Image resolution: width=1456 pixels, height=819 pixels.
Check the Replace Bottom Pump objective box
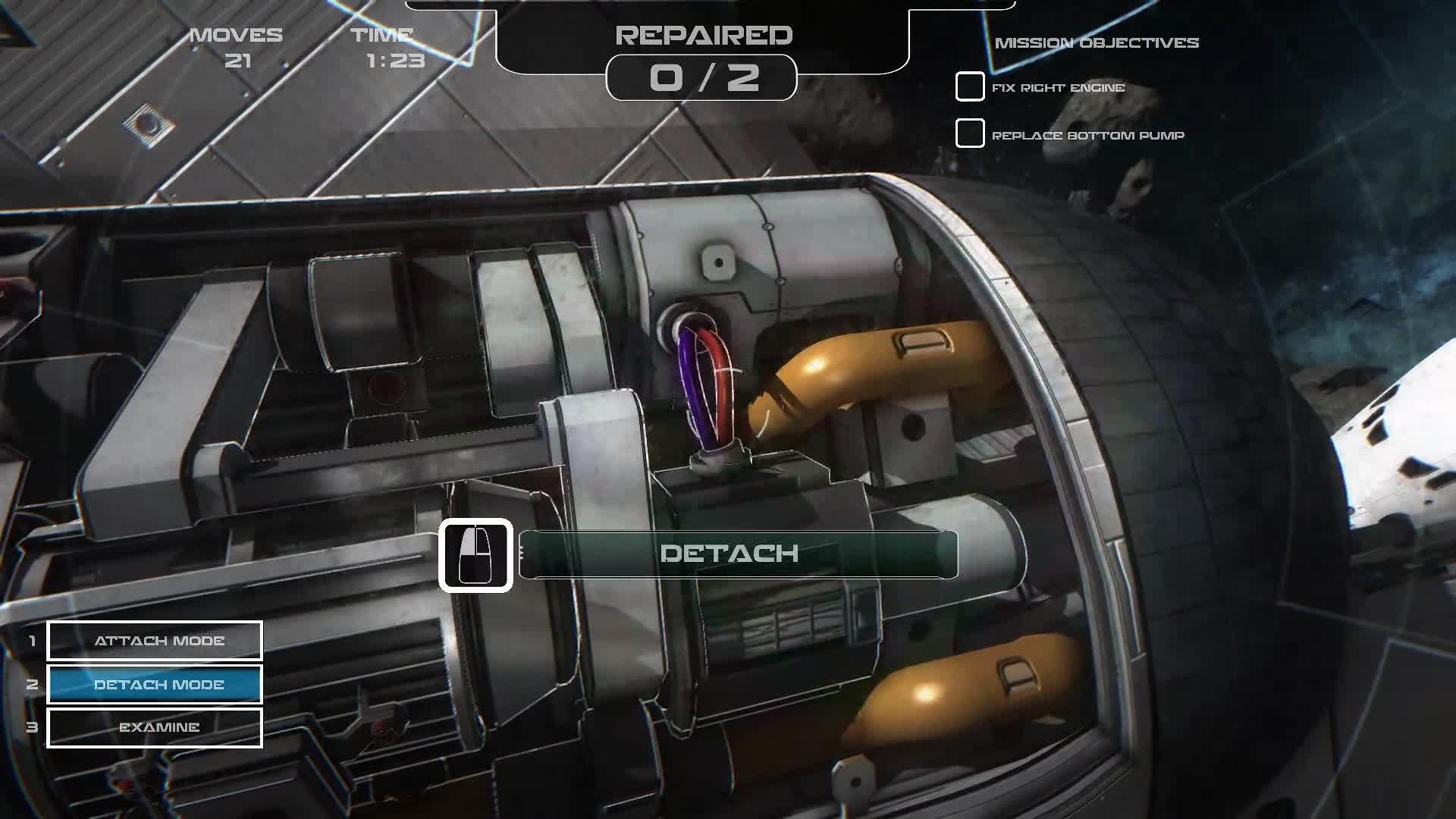[970, 135]
